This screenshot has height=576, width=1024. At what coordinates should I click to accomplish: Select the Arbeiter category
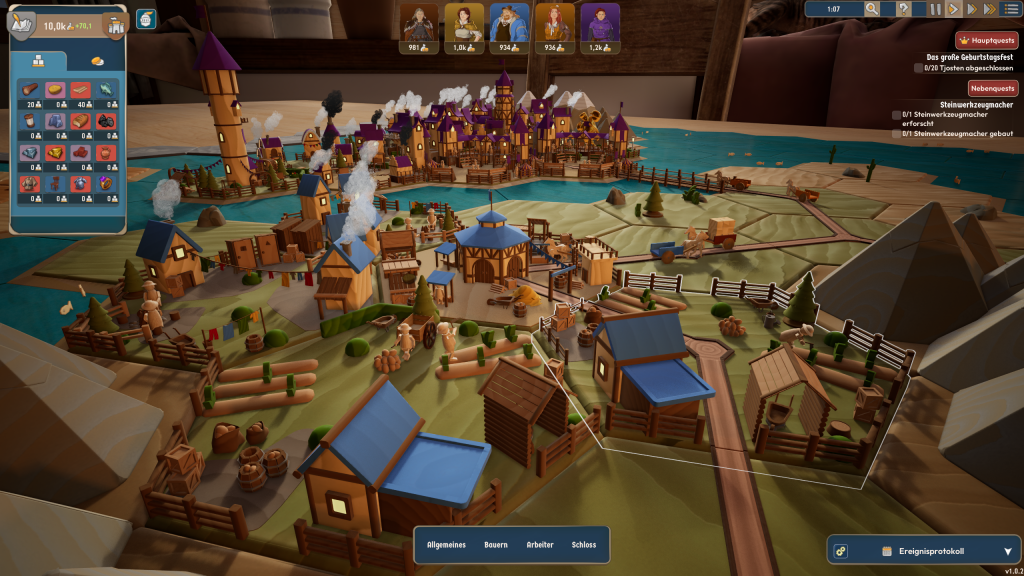(x=540, y=545)
